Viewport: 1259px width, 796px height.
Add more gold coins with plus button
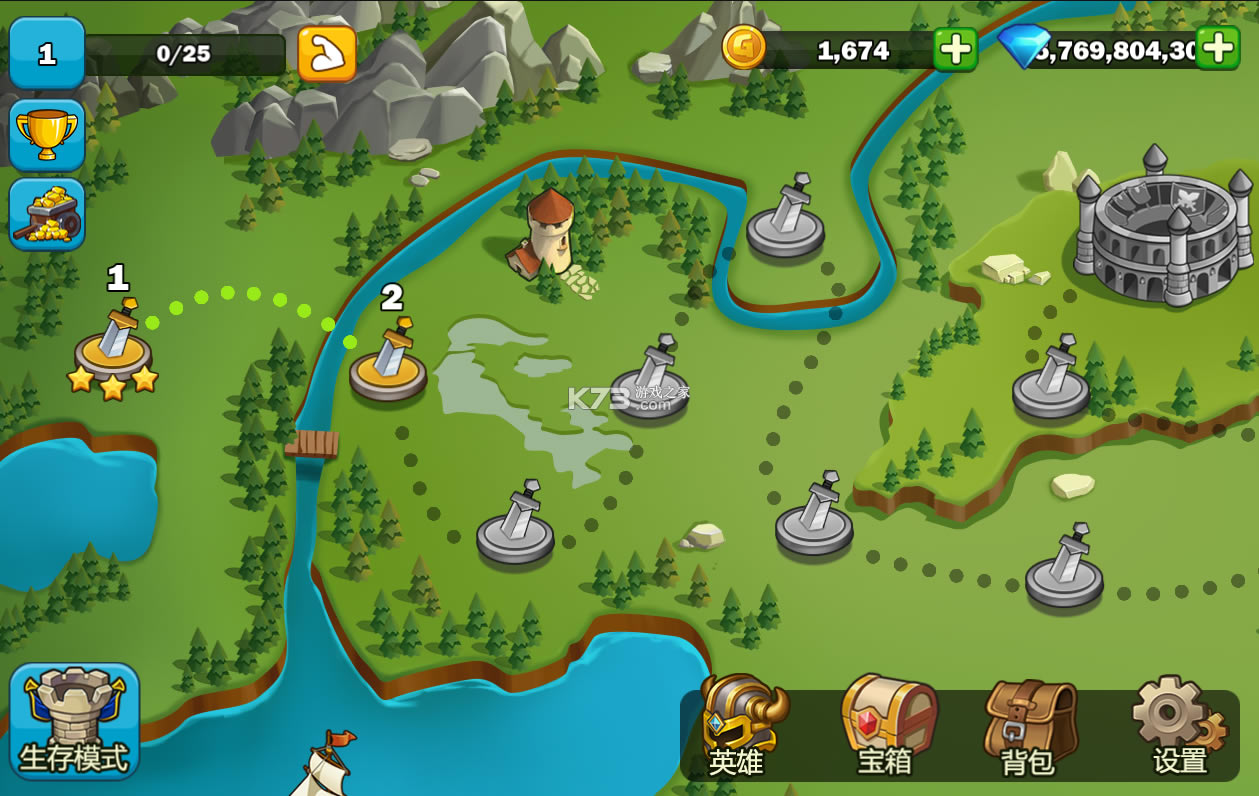tap(955, 49)
